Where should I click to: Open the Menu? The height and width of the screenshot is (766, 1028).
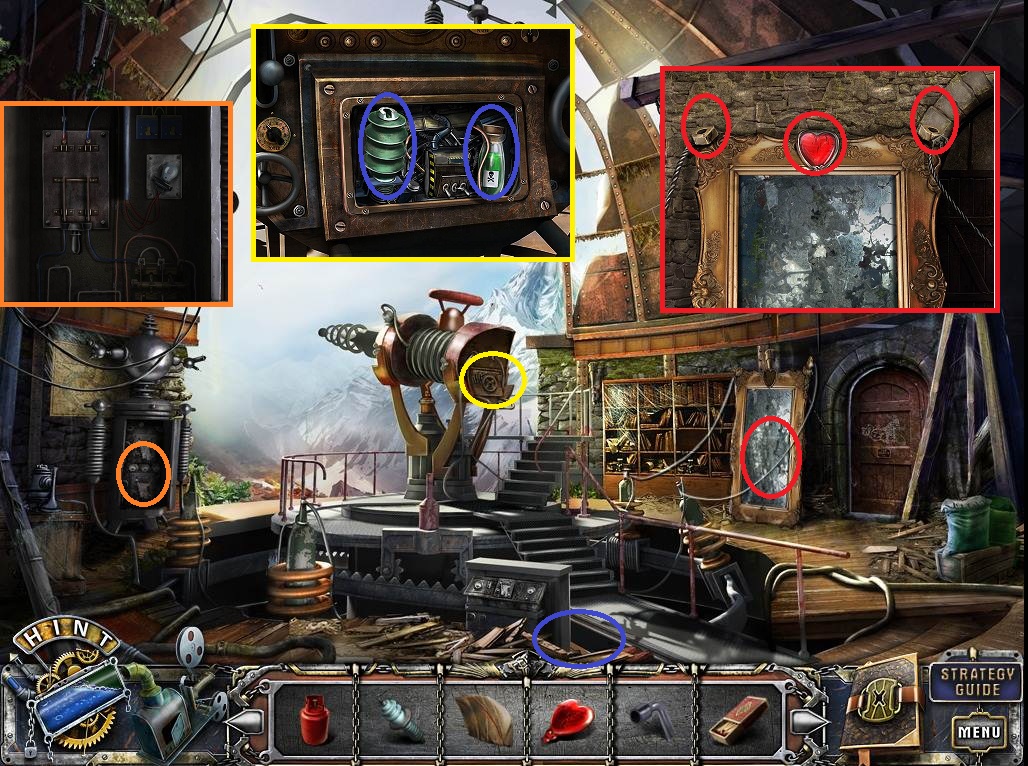977,731
